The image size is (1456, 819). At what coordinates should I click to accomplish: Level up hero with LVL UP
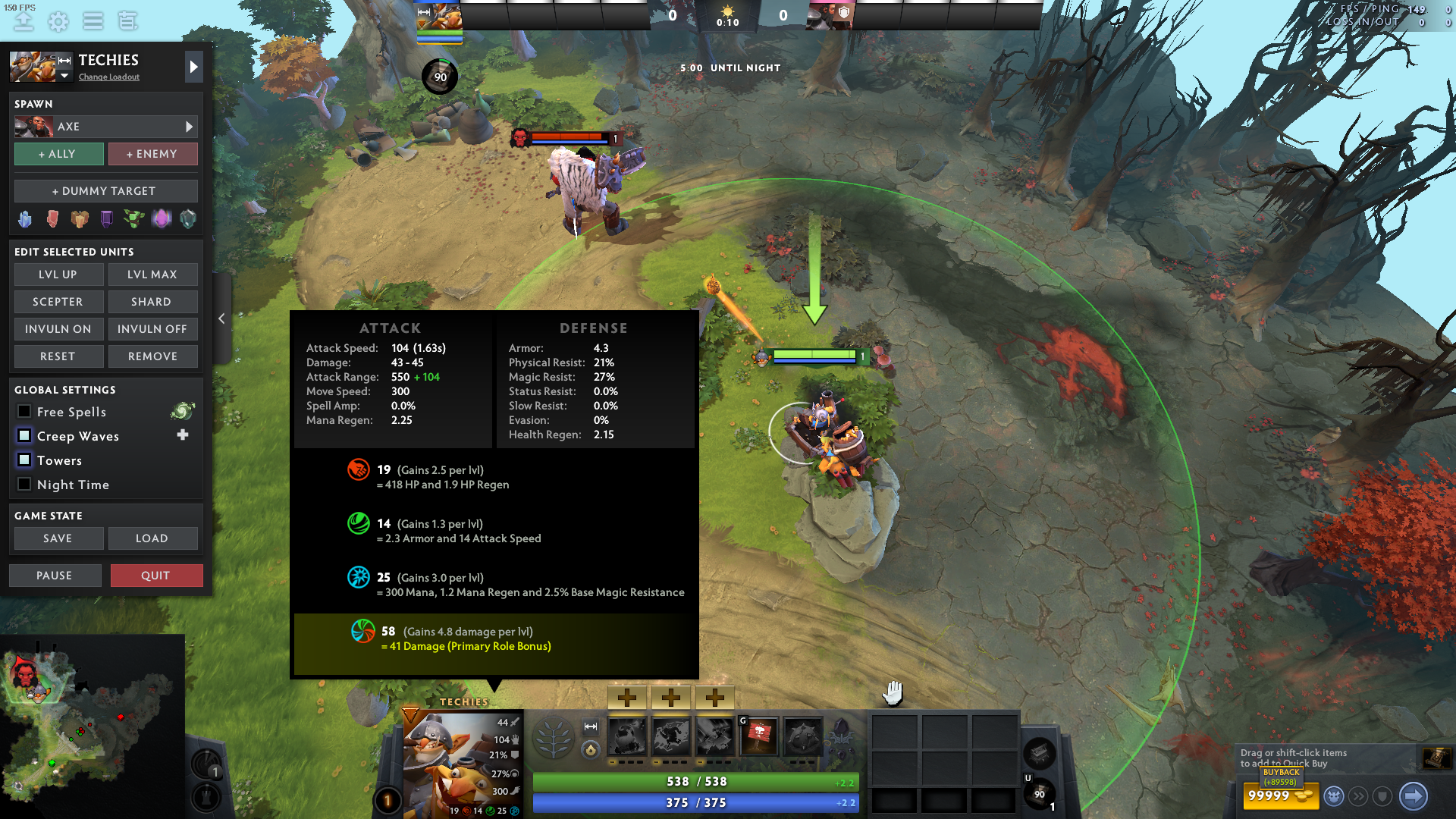point(58,275)
